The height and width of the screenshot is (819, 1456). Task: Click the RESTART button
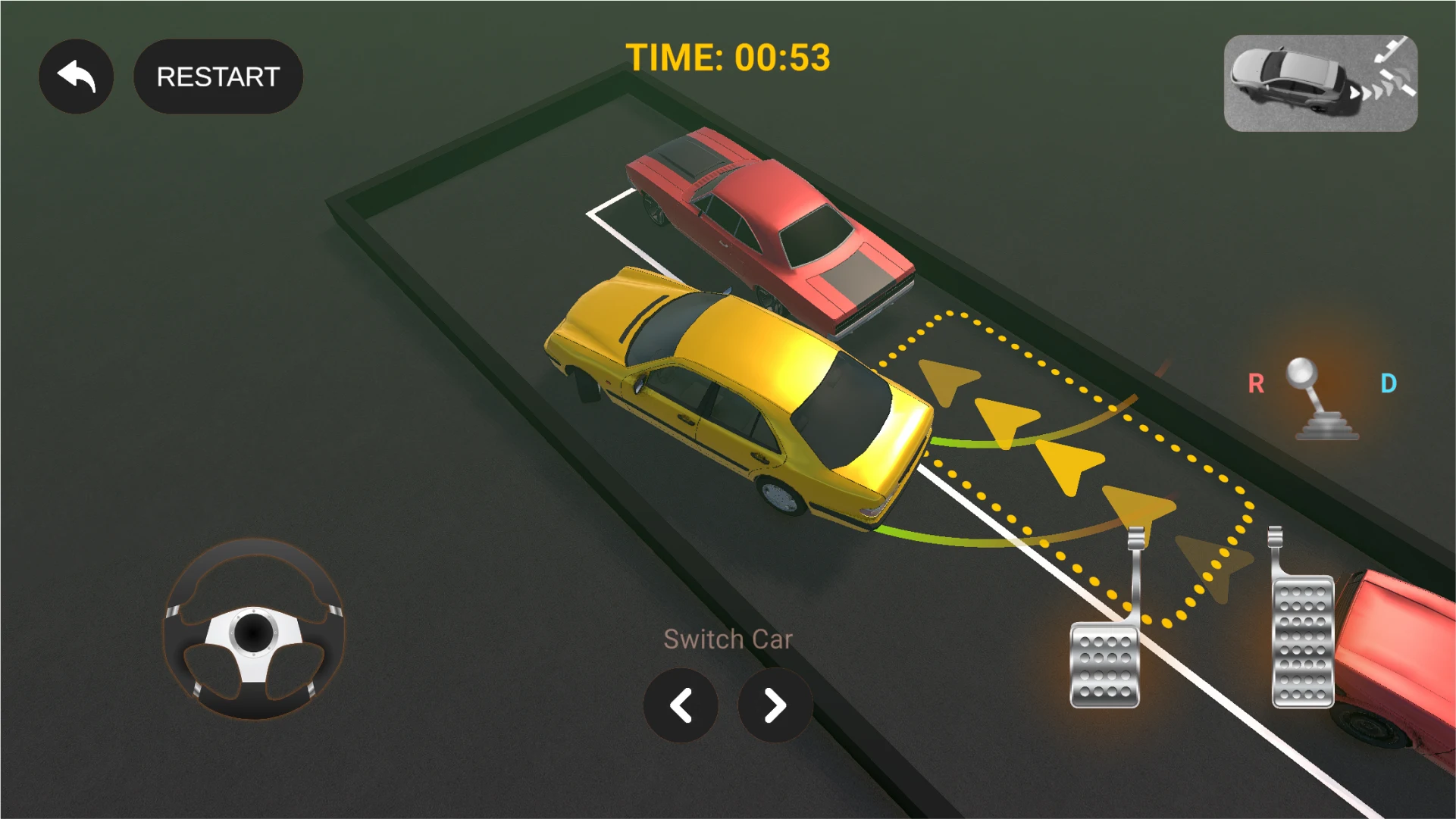click(x=218, y=77)
